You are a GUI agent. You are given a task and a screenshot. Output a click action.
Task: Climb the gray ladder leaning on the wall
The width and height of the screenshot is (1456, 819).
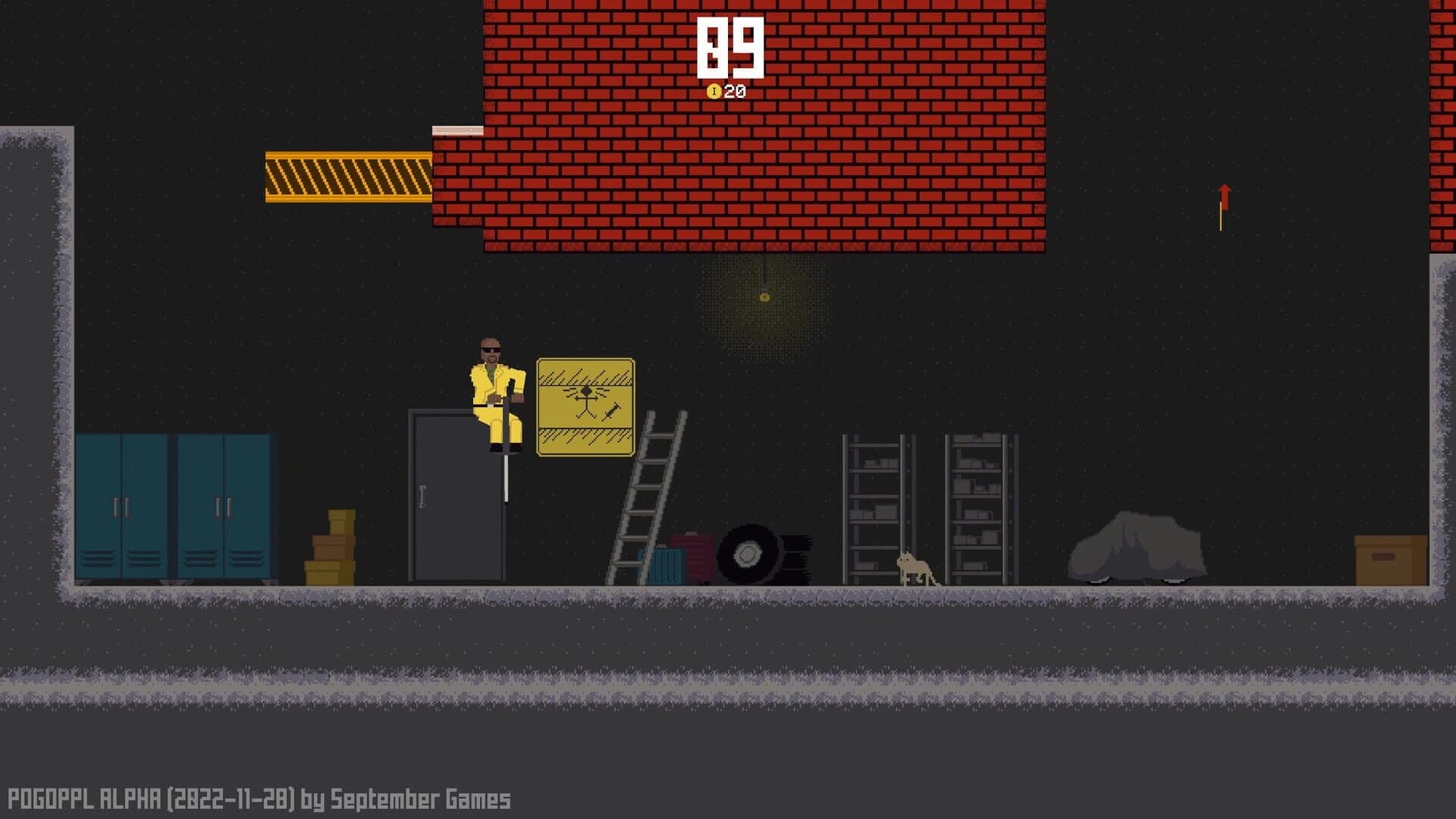pyautogui.click(x=645, y=497)
